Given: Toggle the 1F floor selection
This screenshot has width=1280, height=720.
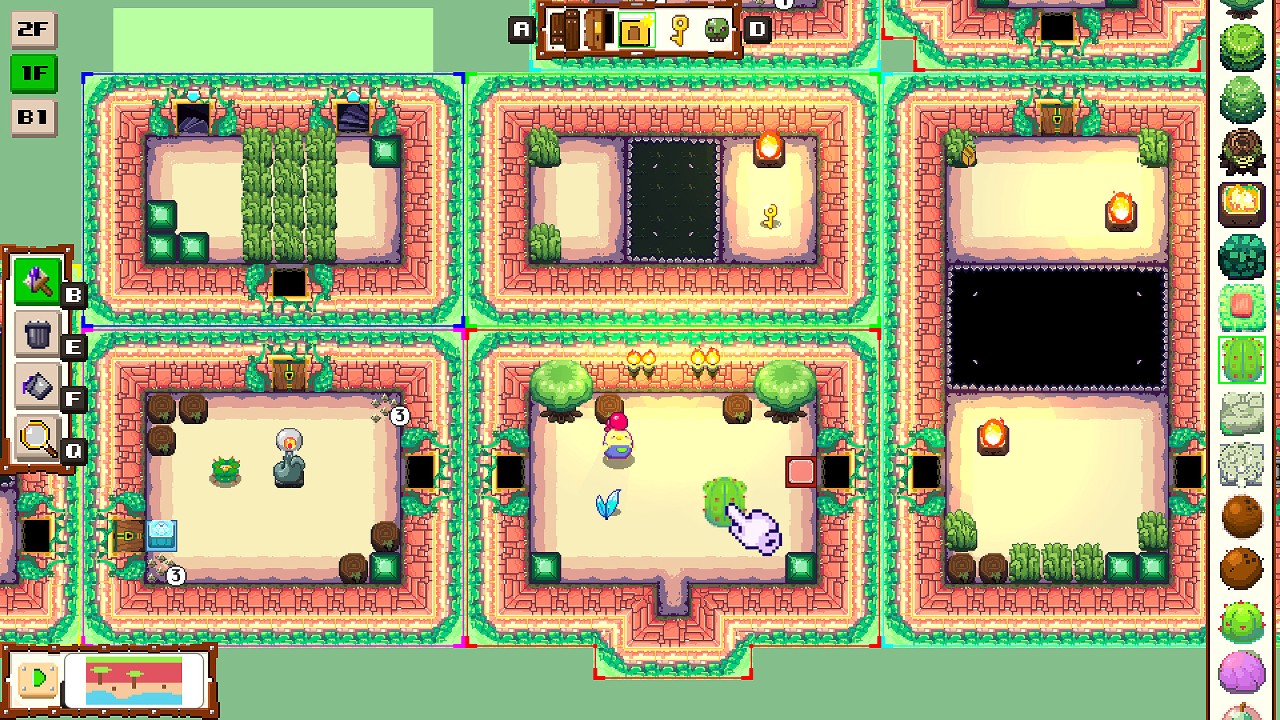Looking at the screenshot, I should point(33,73).
